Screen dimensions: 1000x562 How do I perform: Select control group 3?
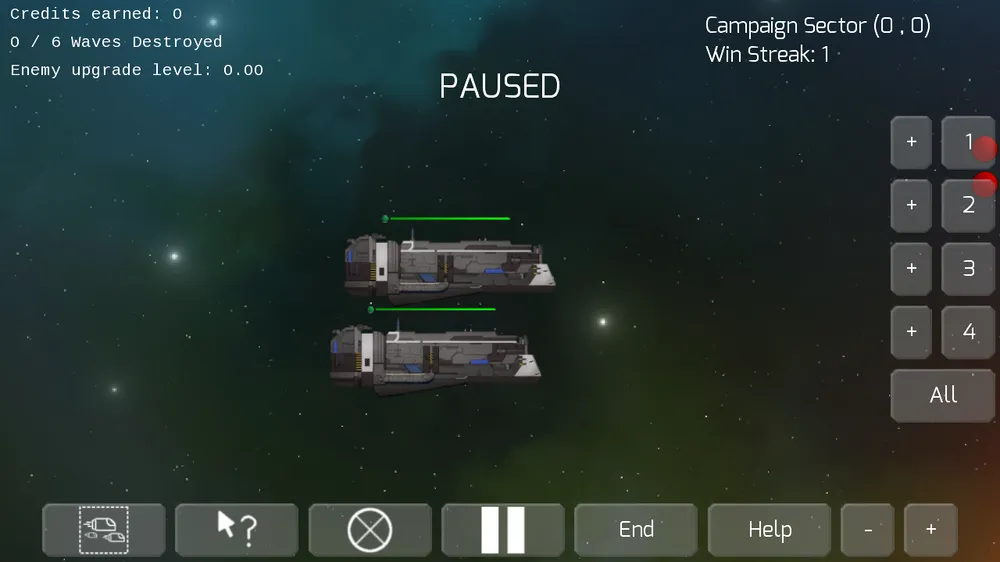(x=967, y=269)
